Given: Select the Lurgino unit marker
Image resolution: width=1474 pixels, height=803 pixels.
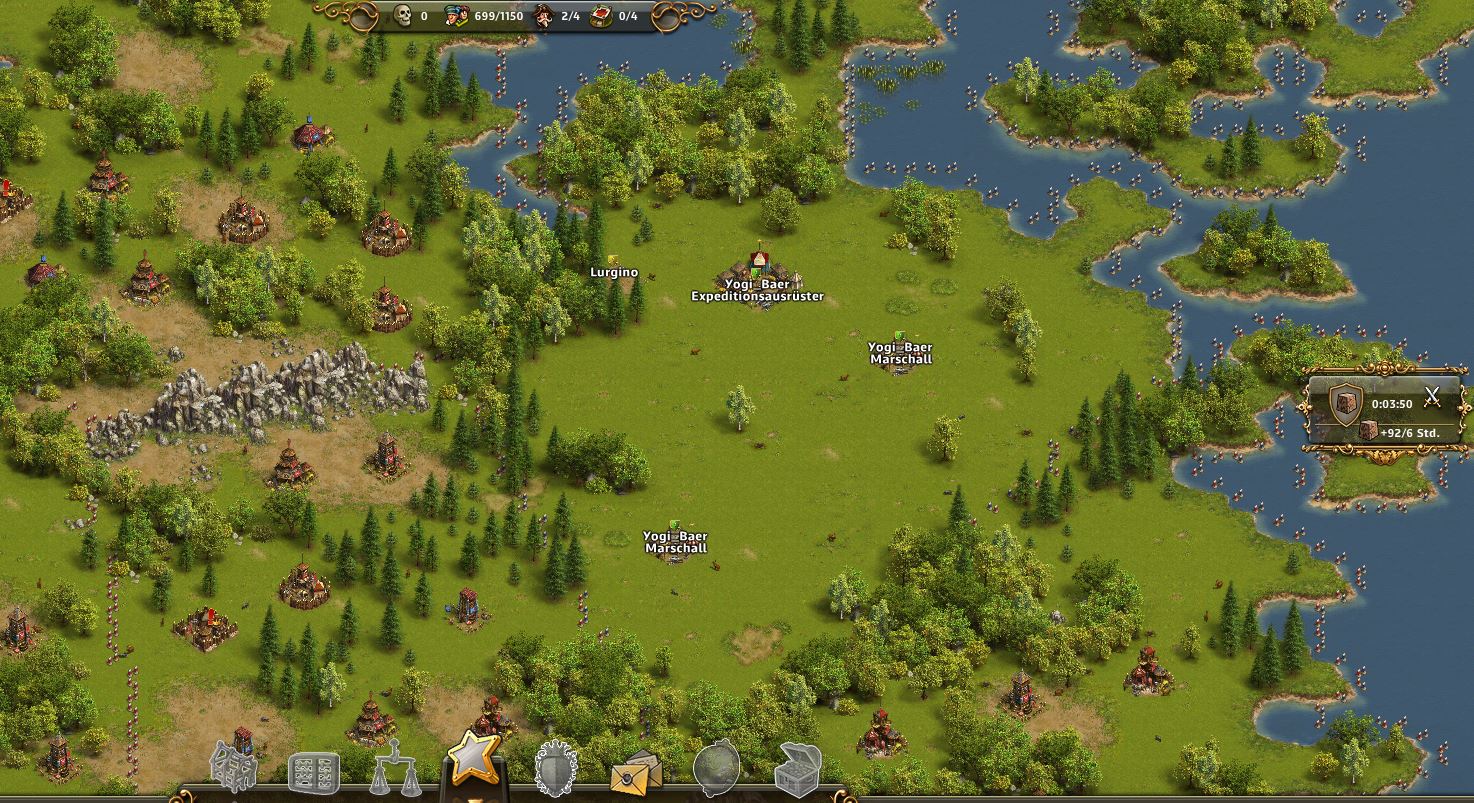Looking at the screenshot, I should point(613,264).
